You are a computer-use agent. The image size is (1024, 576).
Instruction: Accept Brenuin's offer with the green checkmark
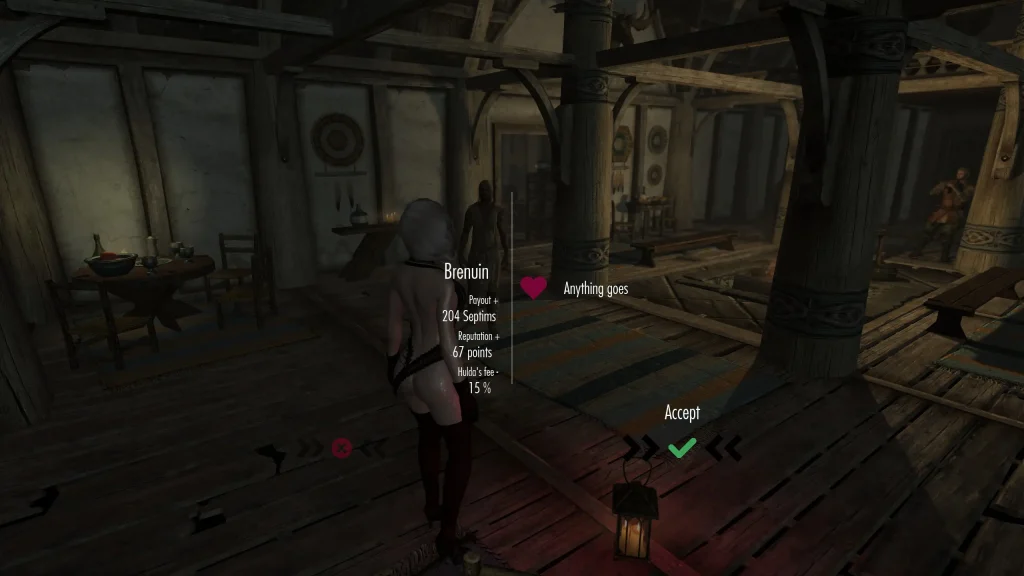tap(682, 448)
